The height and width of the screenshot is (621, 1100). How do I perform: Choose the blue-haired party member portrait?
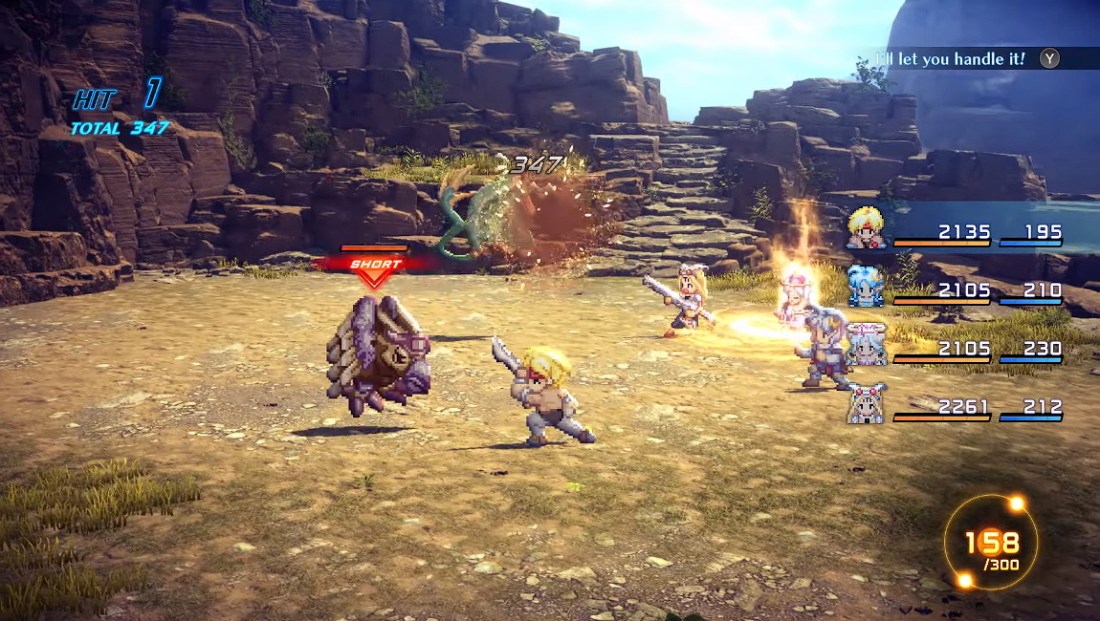[866, 285]
